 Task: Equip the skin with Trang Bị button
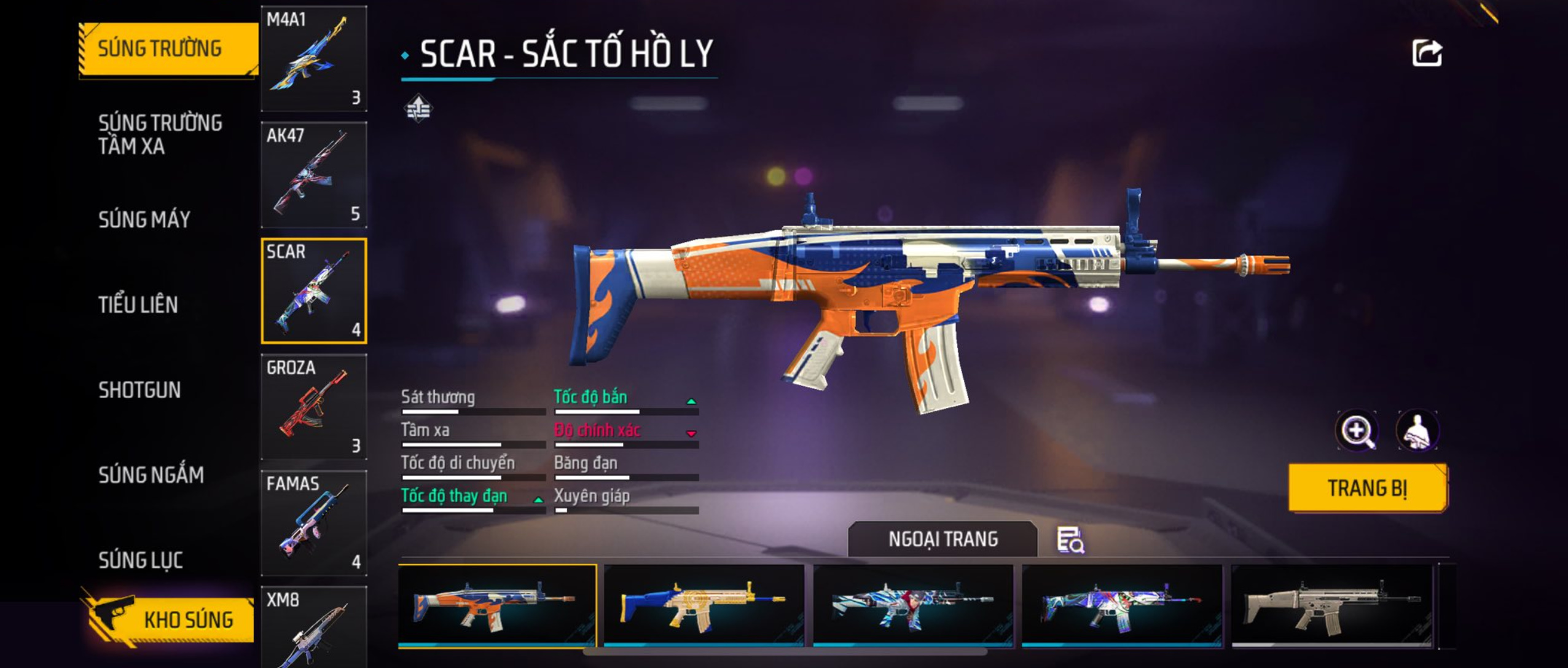point(1367,488)
